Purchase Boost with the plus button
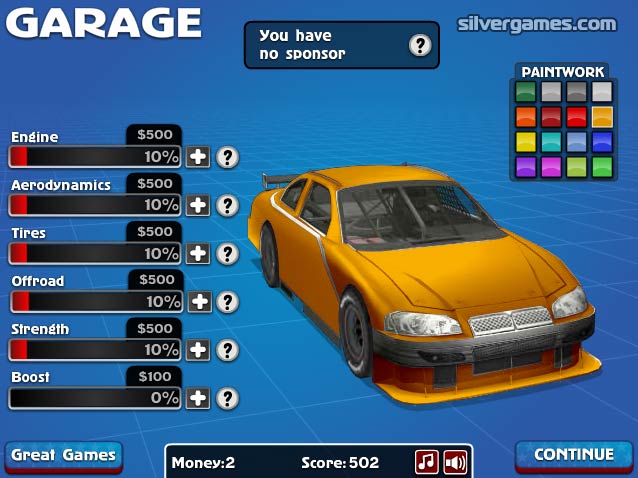Viewport: 638px width, 478px height. [x=199, y=397]
